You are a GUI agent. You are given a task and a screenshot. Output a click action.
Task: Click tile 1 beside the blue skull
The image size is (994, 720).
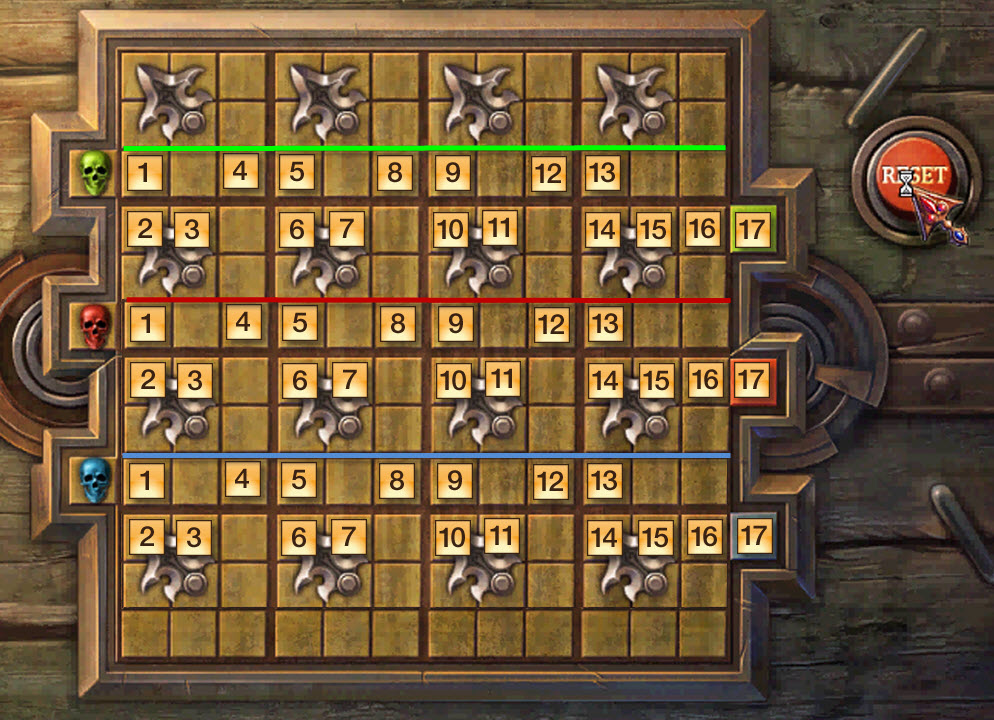coord(145,480)
